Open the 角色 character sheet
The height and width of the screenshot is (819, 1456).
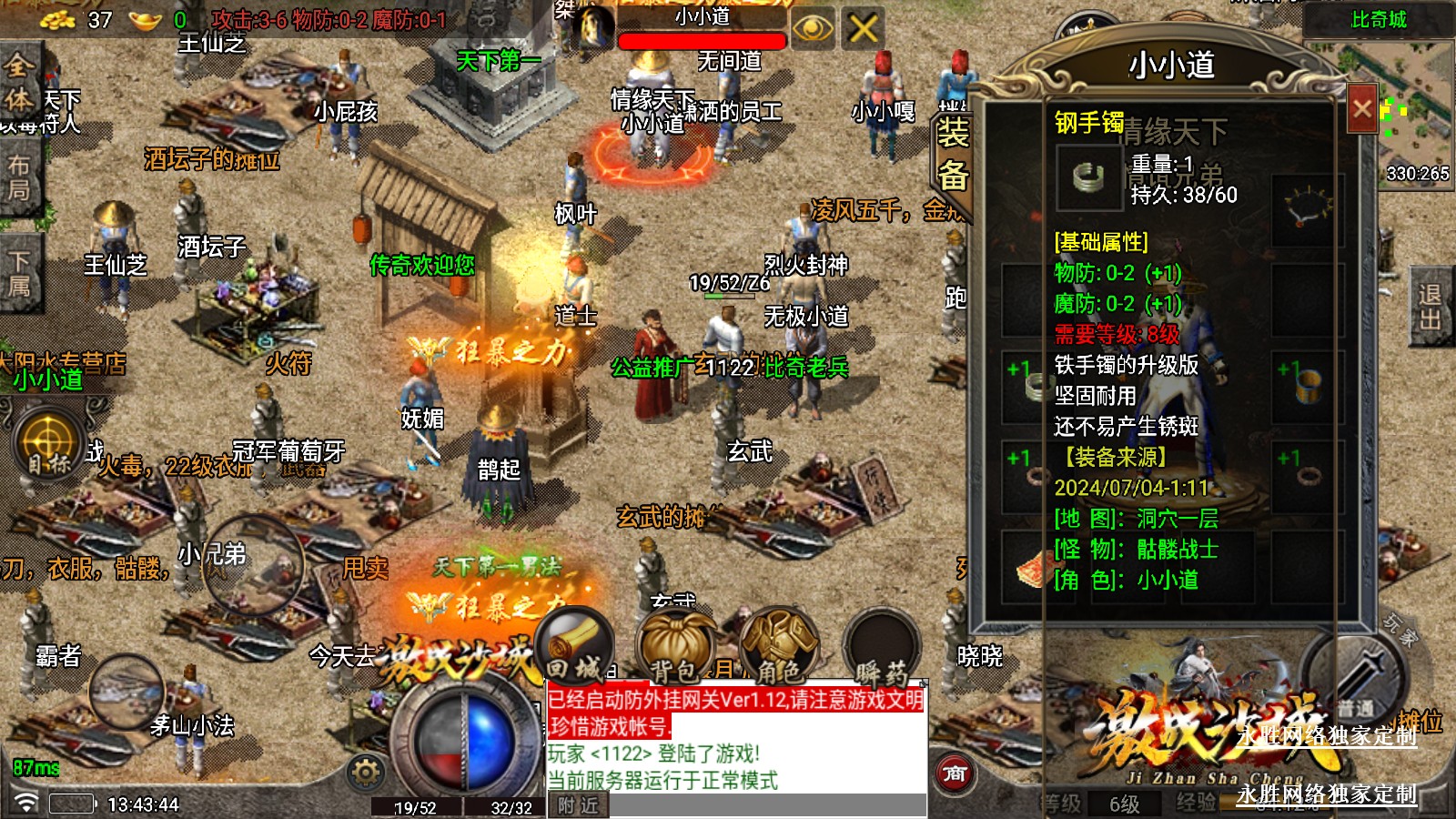[779, 647]
